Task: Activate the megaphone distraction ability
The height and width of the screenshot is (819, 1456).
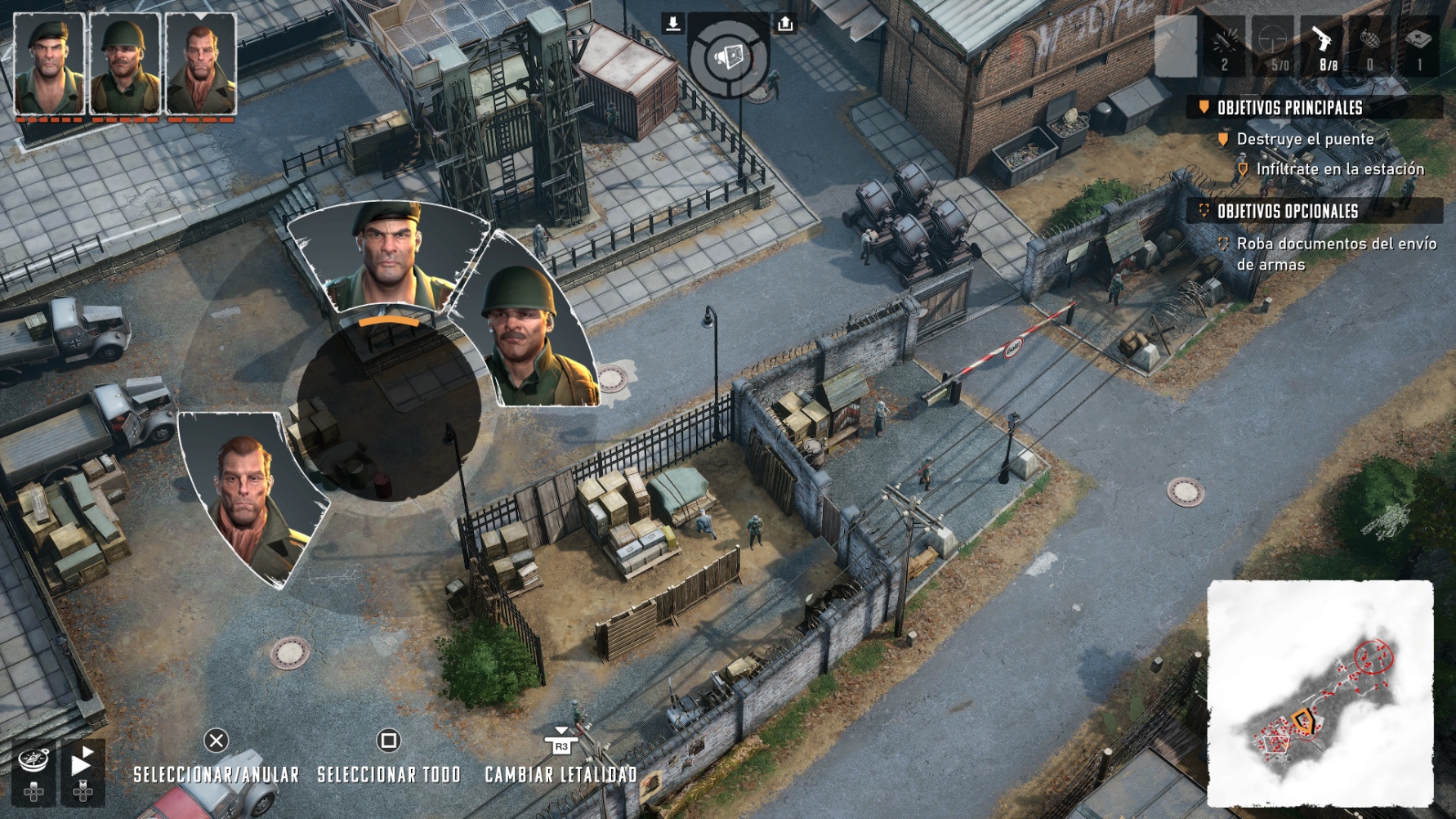Action: coord(728,56)
